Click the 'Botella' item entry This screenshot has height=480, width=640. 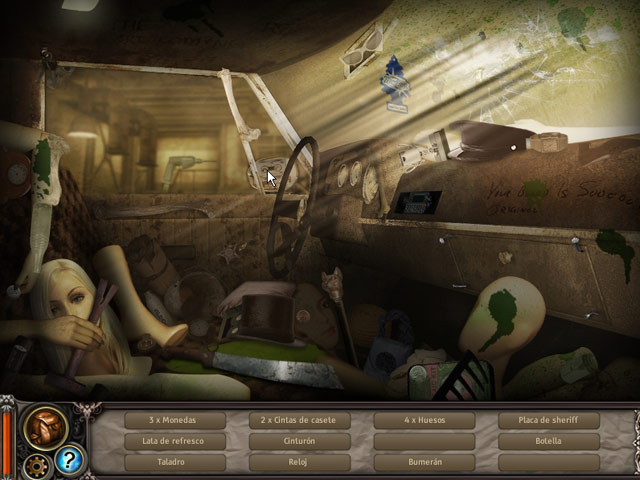click(x=549, y=441)
